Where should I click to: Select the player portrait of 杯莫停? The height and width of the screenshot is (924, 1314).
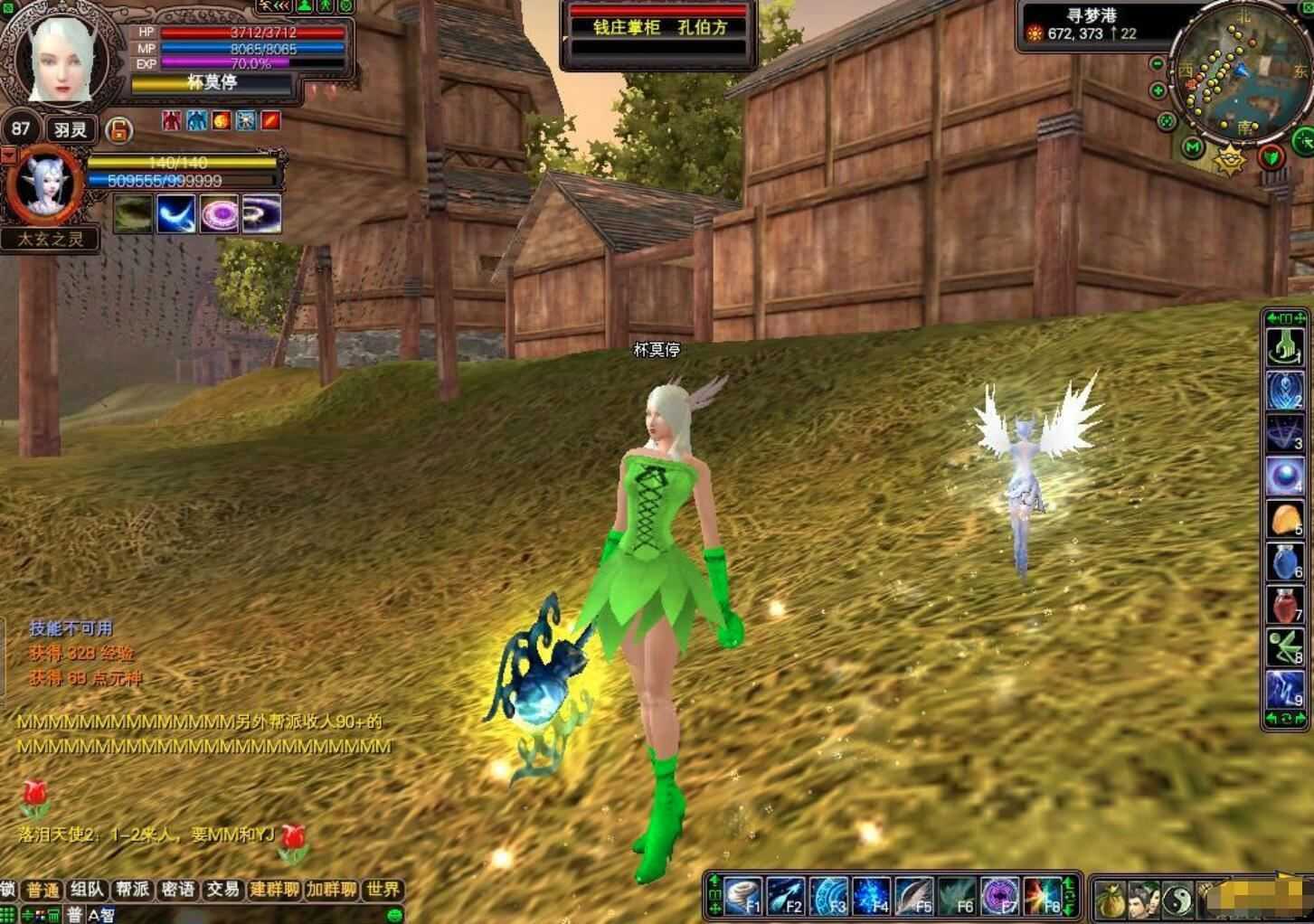tap(60, 61)
